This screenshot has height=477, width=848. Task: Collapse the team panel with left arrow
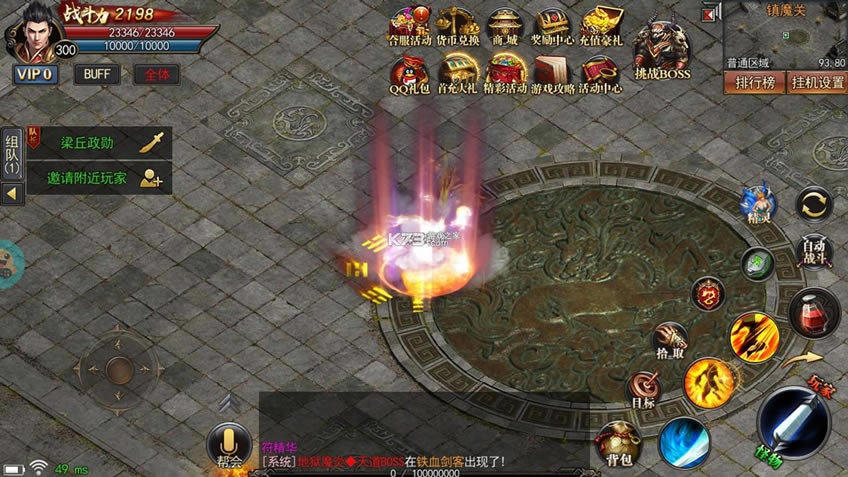click(x=12, y=193)
